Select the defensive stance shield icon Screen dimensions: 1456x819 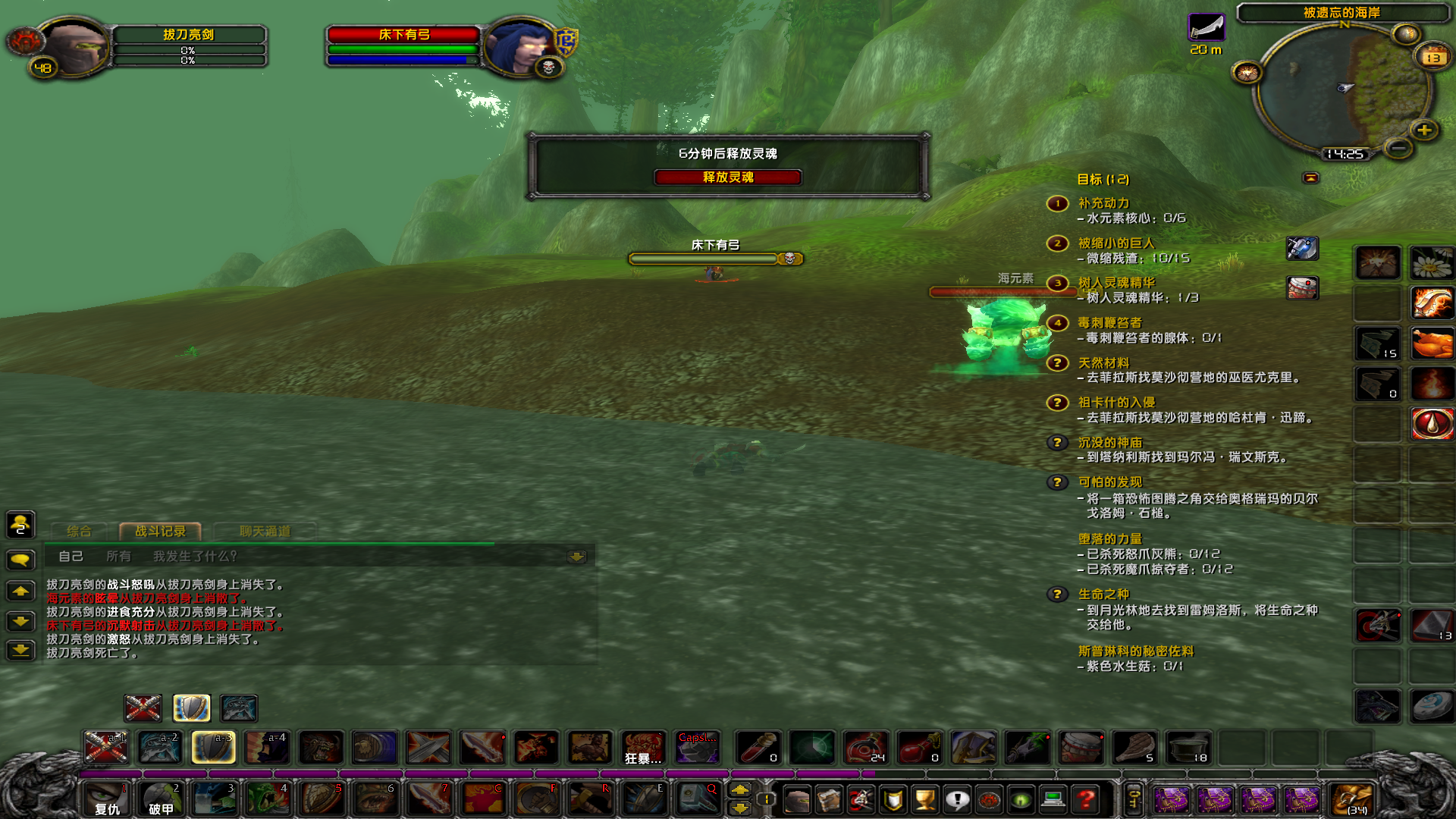pyautogui.click(x=191, y=708)
